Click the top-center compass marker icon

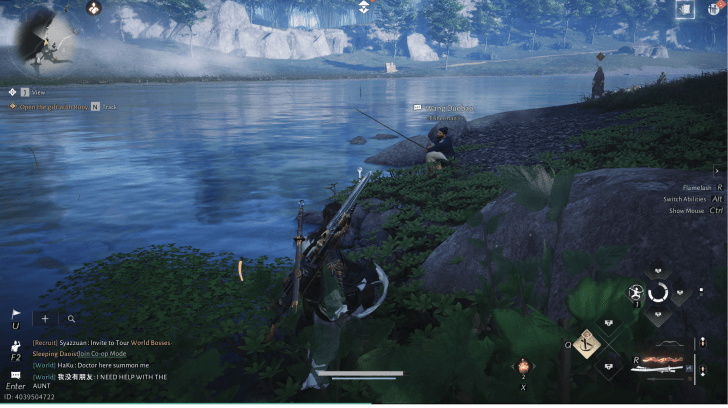coord(364,7)
